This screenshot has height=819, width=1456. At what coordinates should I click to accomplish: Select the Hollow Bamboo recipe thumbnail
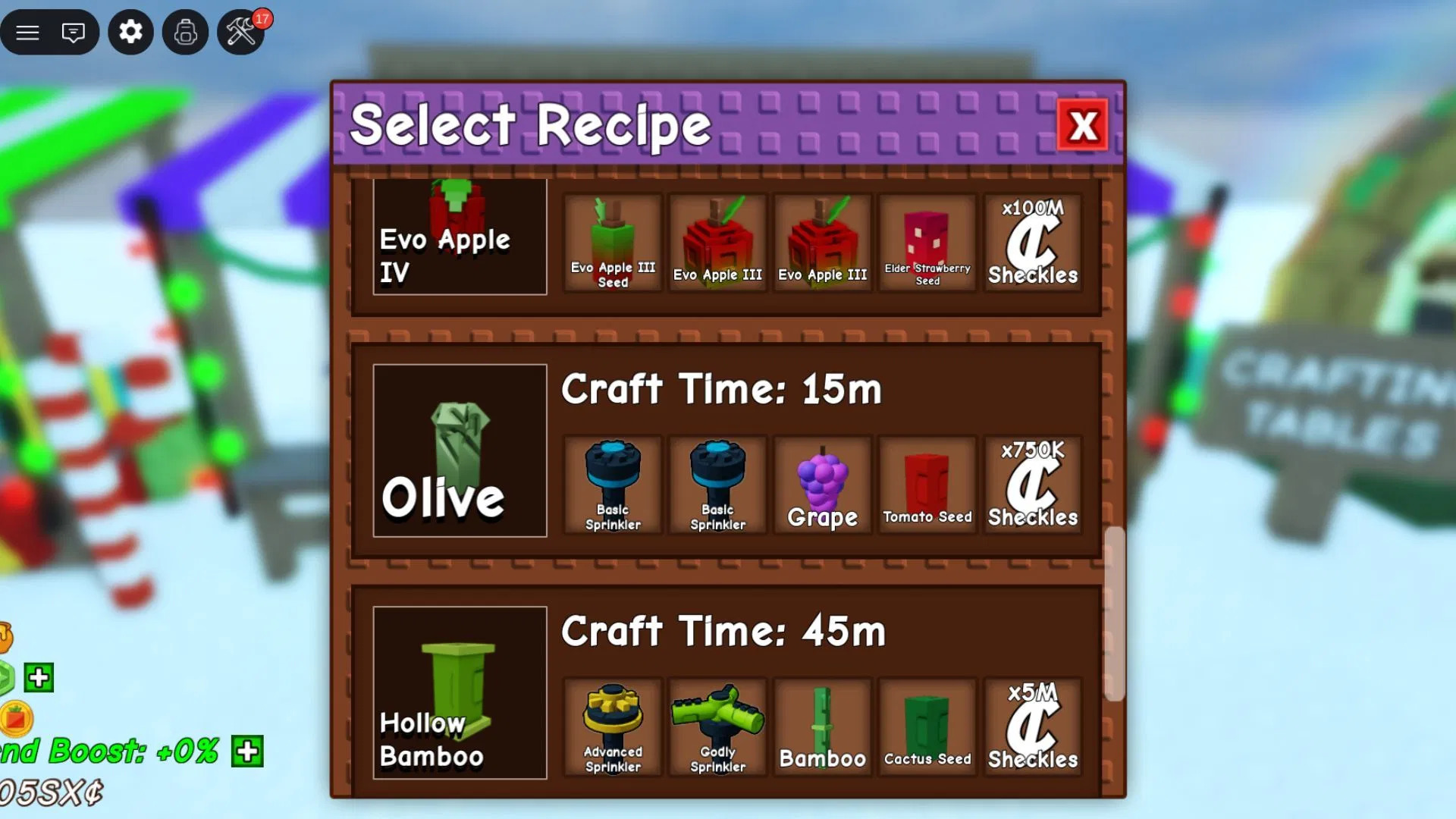tap(459, 694)
